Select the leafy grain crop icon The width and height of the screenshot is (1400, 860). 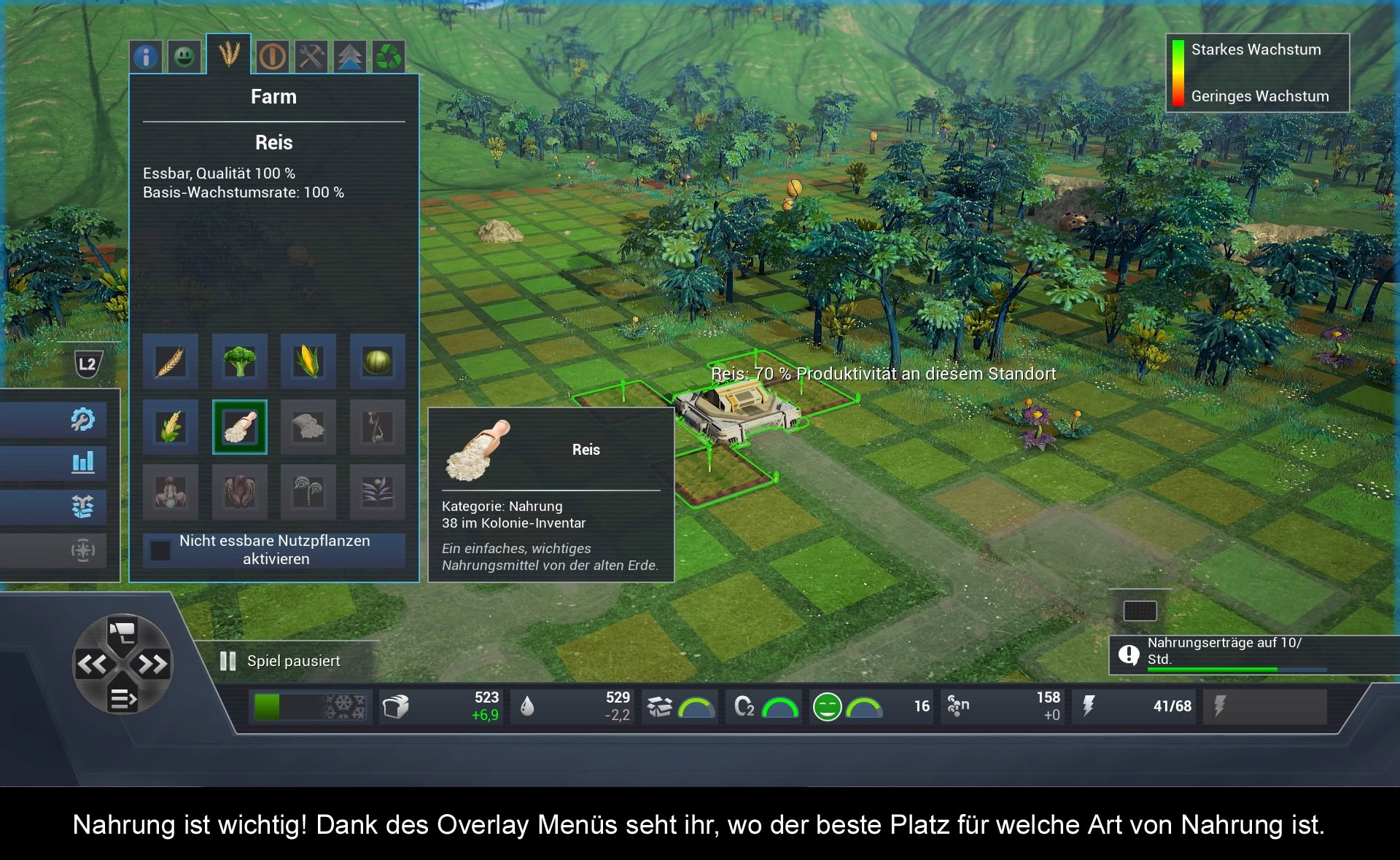[171, 427]
